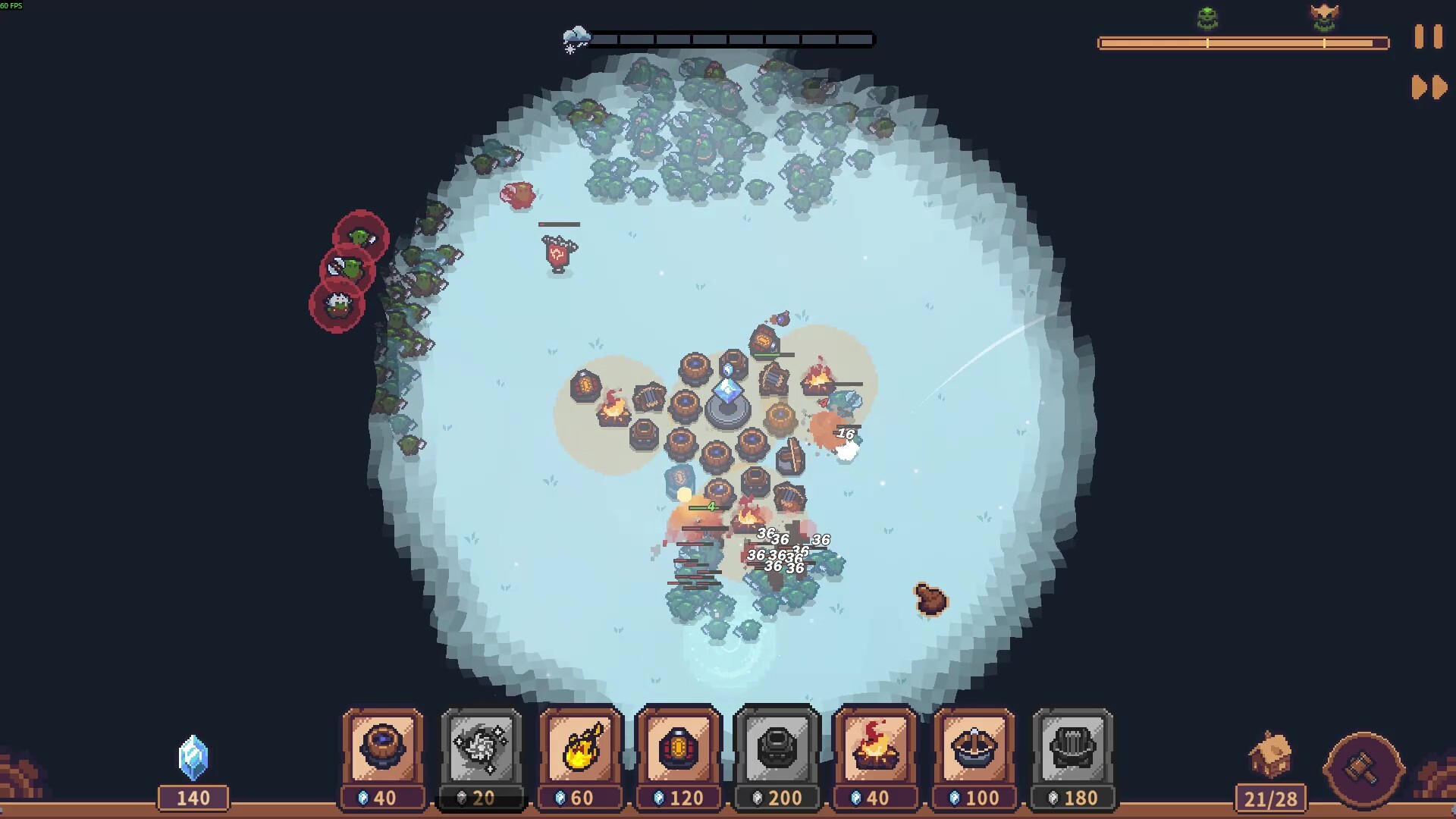Viewport: 1456px width, 819px height.
Task: Pick the red lantern tower costing 120
Action: pos(679,748)
